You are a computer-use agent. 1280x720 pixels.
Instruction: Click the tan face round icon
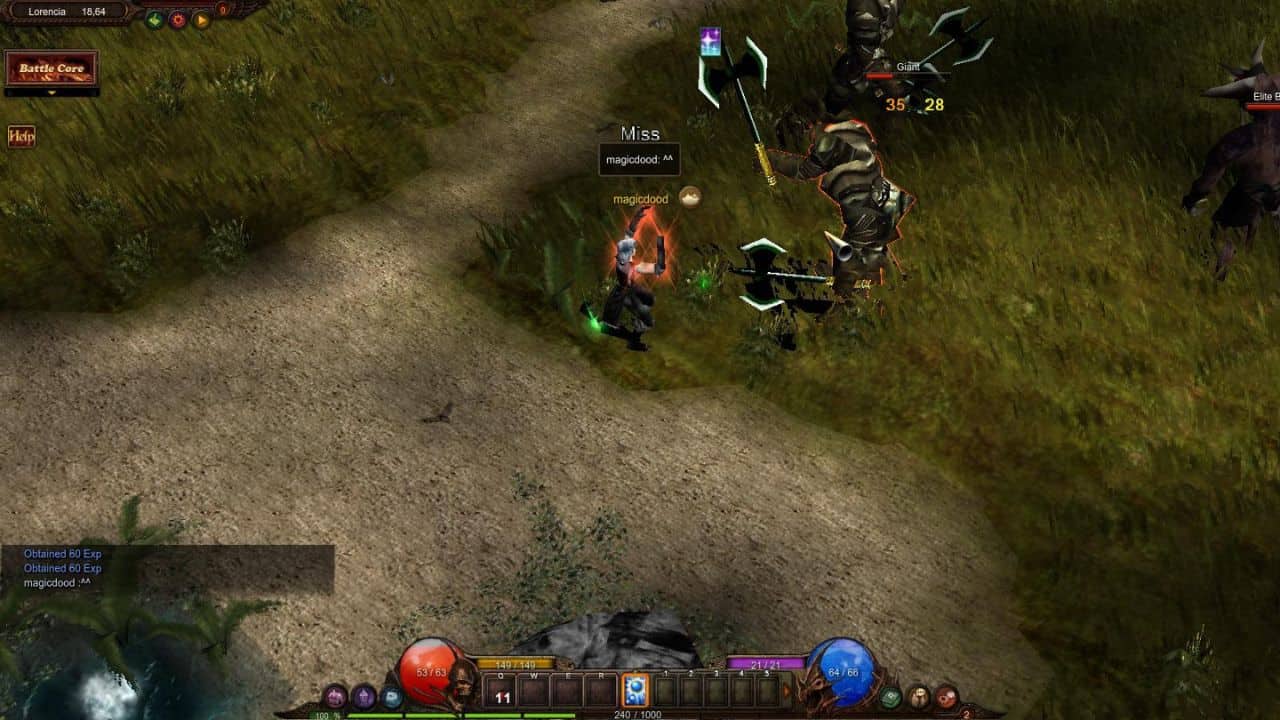pos(918,697)
